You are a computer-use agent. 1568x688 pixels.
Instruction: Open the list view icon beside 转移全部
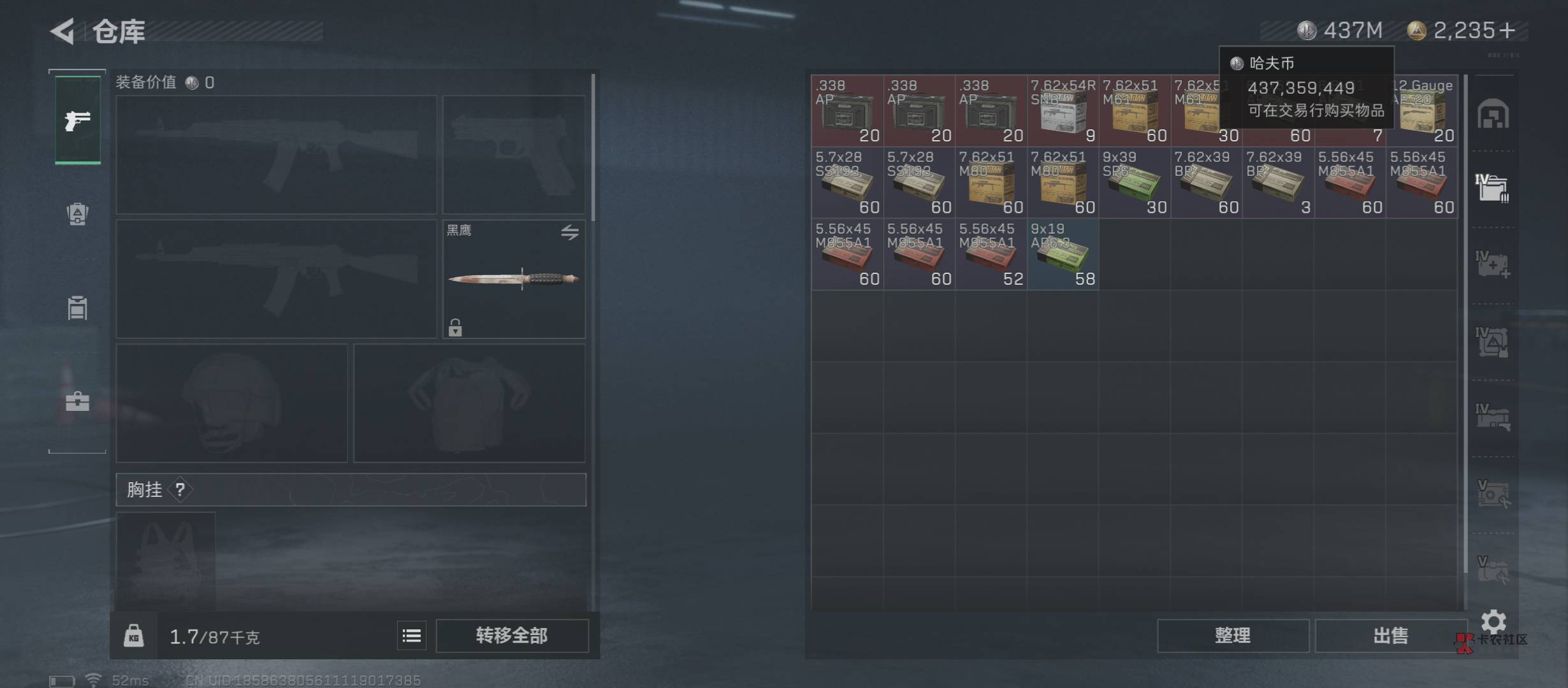click(412, 636)
